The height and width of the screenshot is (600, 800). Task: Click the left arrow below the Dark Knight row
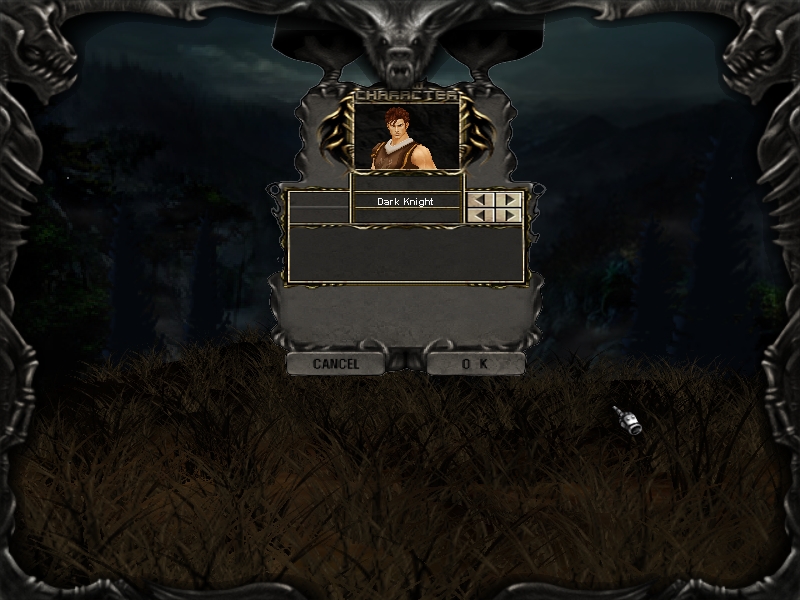[482, 215]
